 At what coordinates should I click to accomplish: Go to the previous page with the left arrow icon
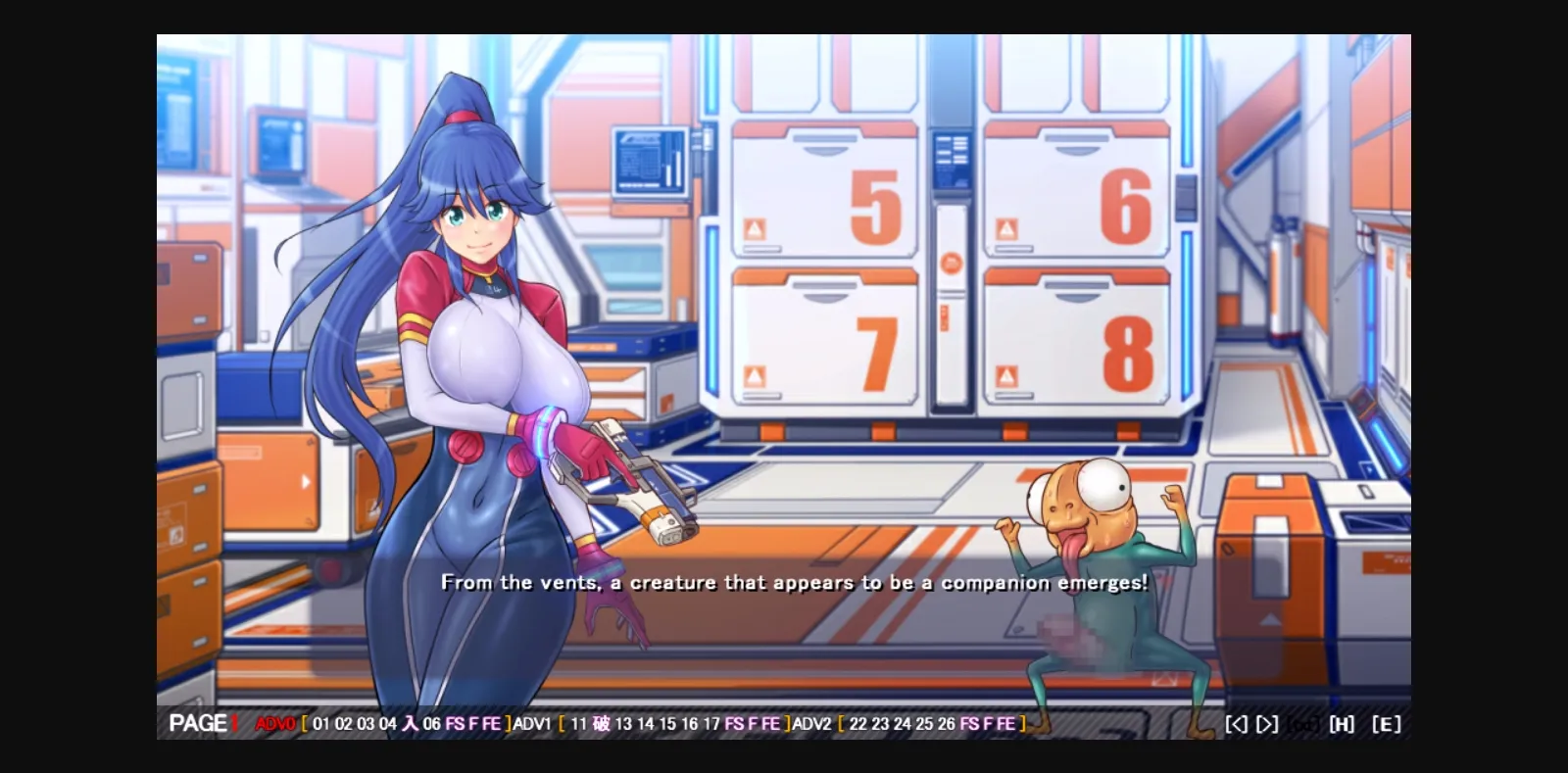point(1236,724)
